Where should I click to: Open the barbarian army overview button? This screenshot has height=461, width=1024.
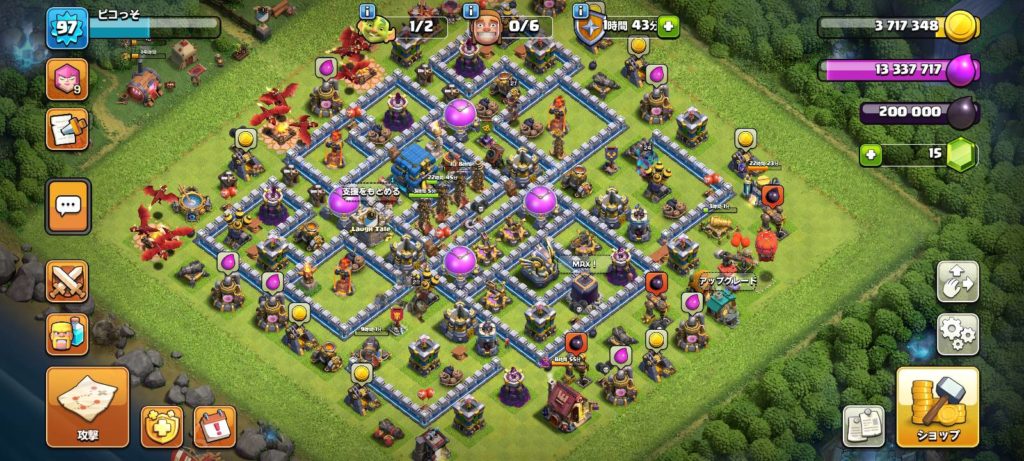[67, 334]
